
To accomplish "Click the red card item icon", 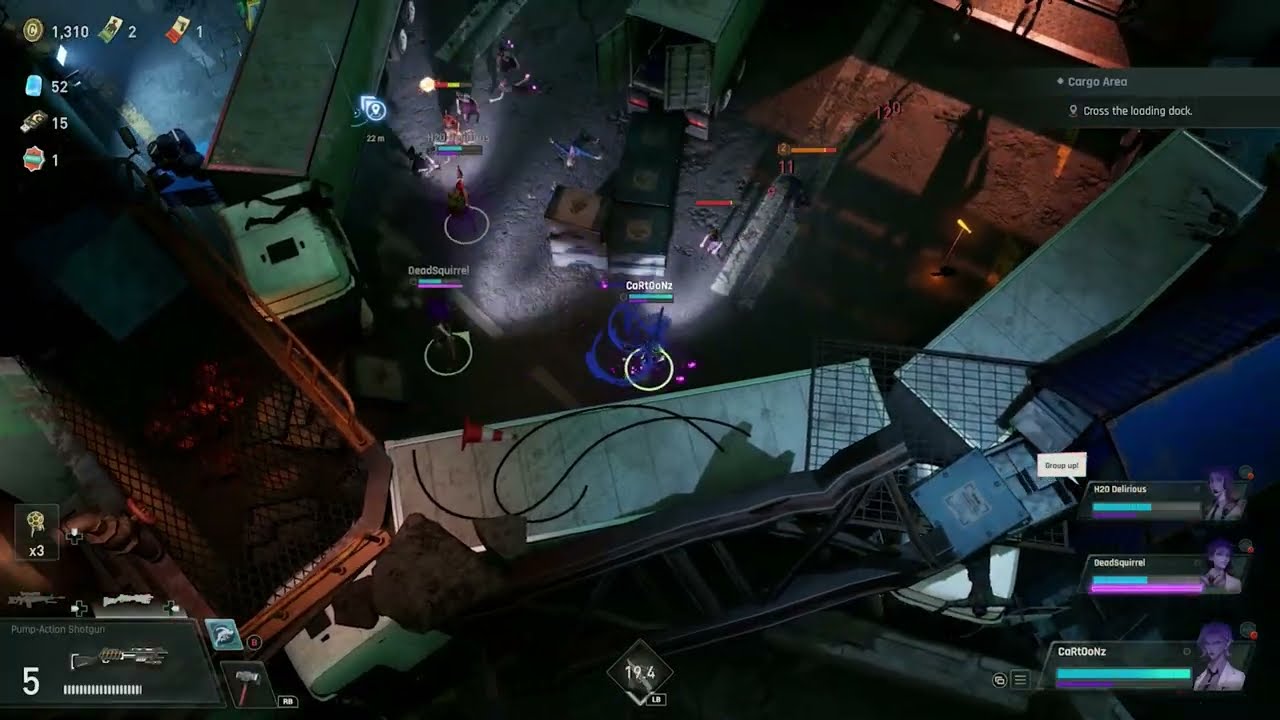I will pos(176,31).
